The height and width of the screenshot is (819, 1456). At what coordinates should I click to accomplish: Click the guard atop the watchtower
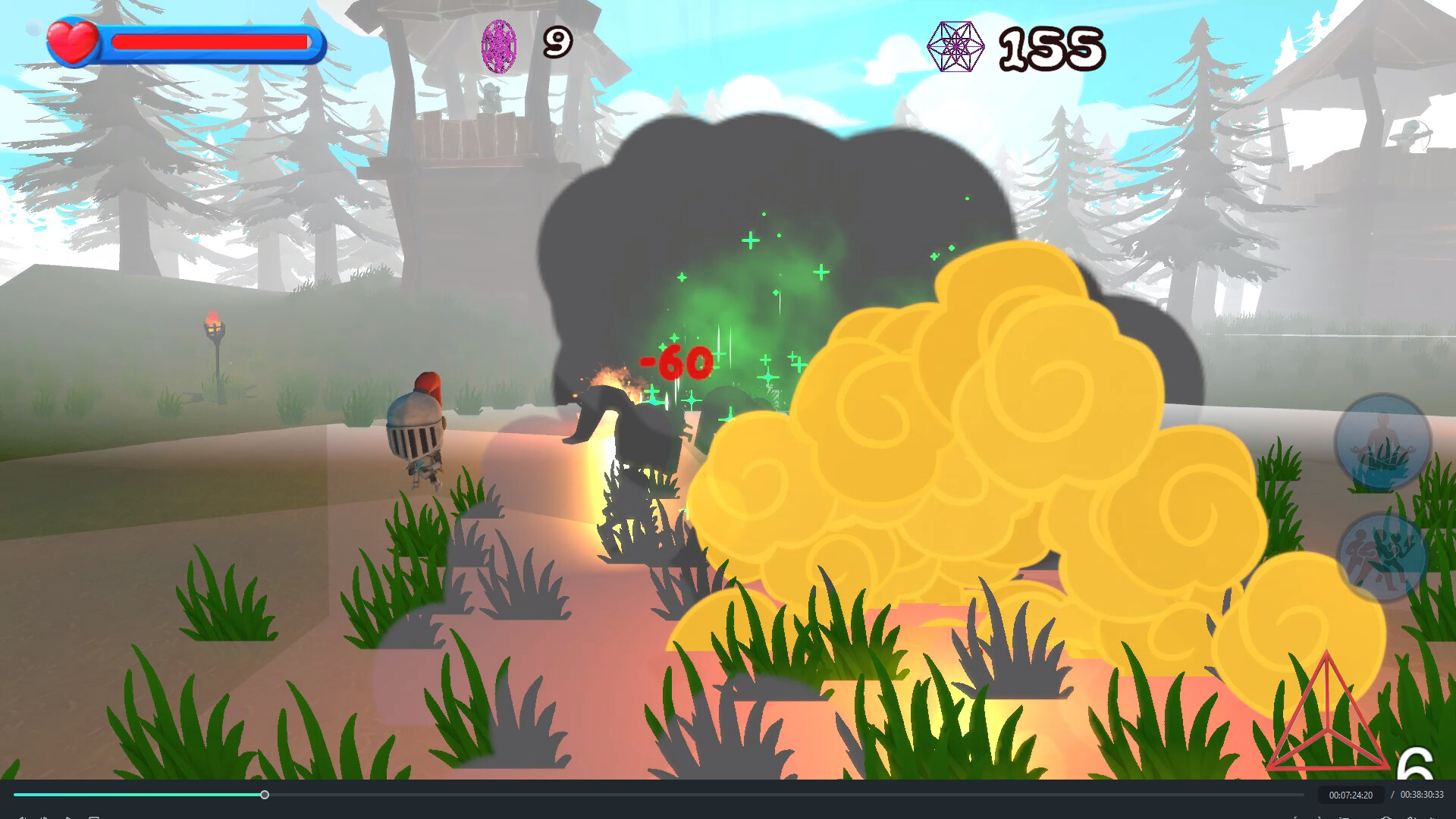coord(490,99)
